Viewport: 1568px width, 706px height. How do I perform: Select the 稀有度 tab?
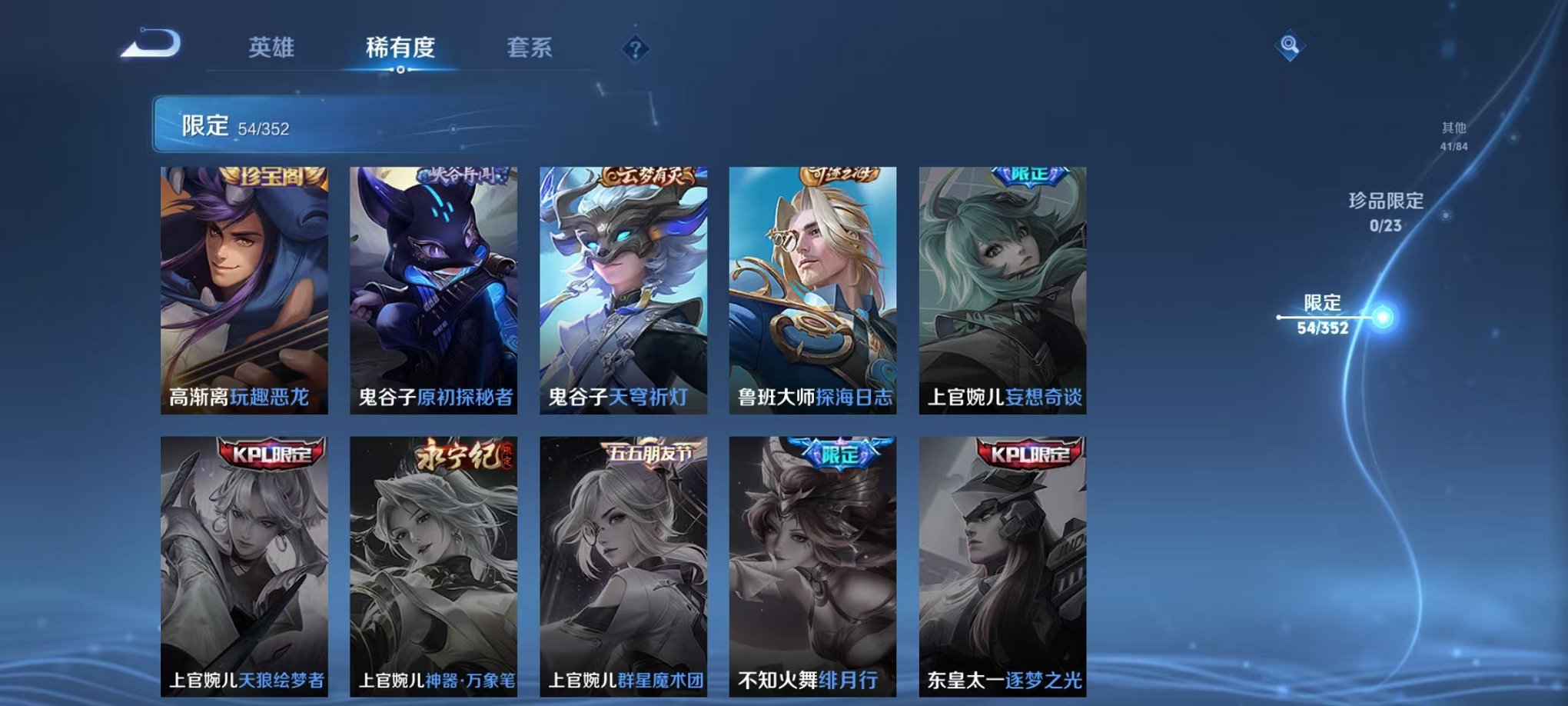click(399, 46)
